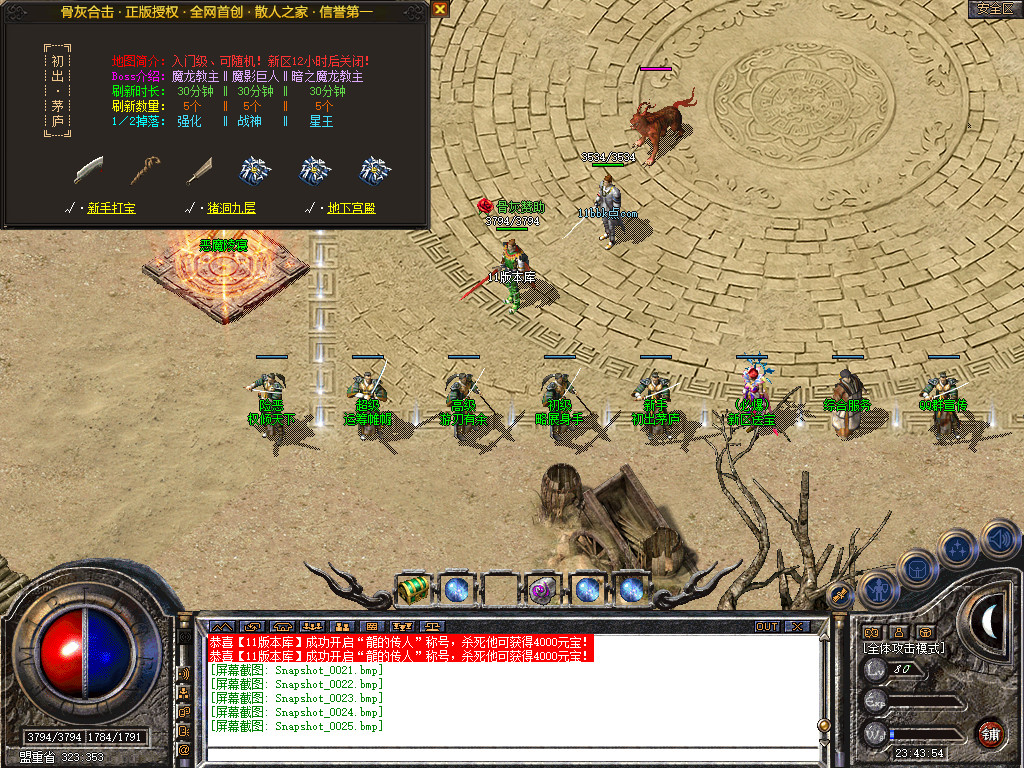Open the skills panel with sparkle button
The height and width of the screenshot is (768, 1024).
[957, 548]
